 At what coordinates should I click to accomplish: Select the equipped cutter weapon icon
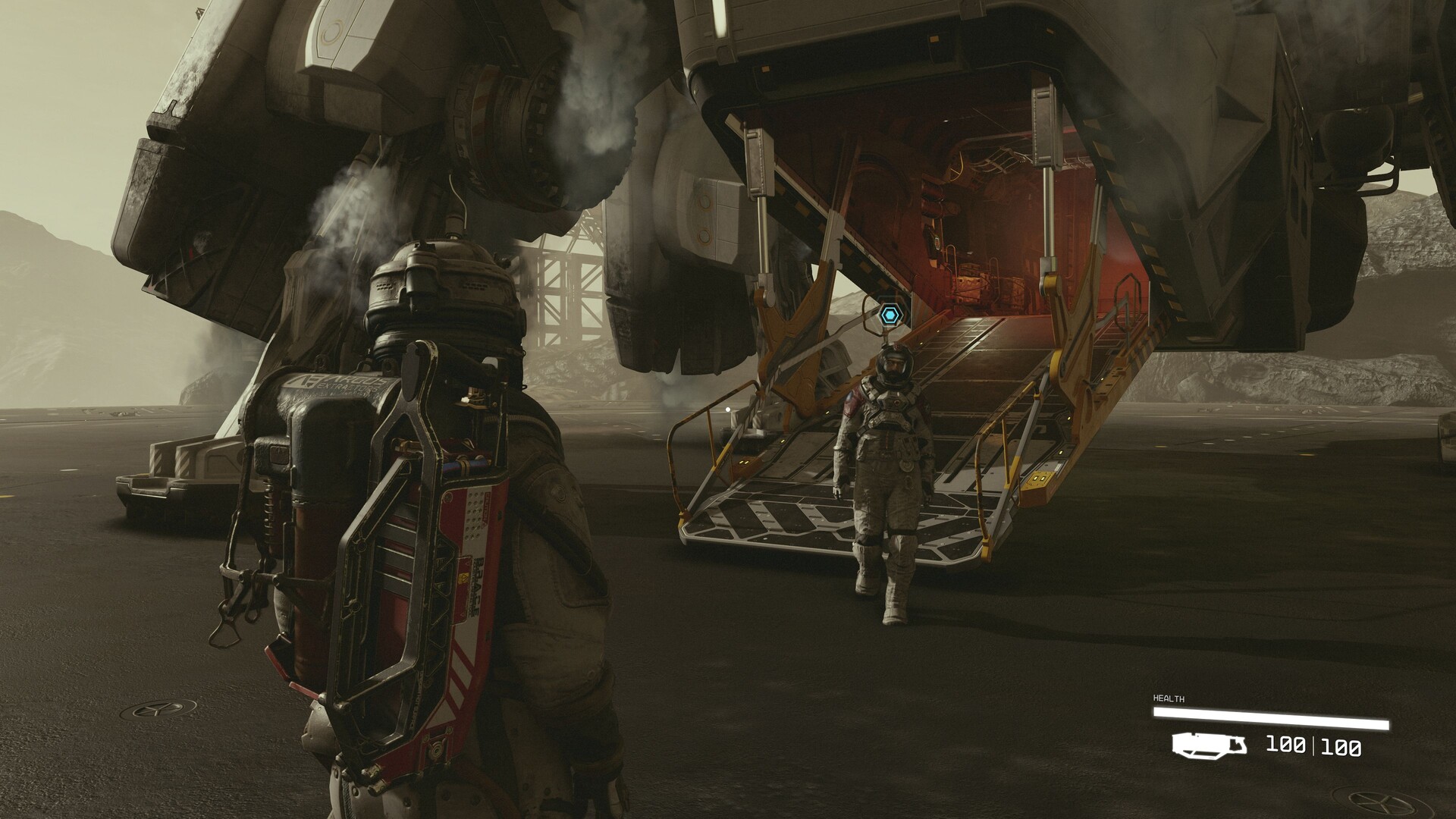coord(1210,745)
